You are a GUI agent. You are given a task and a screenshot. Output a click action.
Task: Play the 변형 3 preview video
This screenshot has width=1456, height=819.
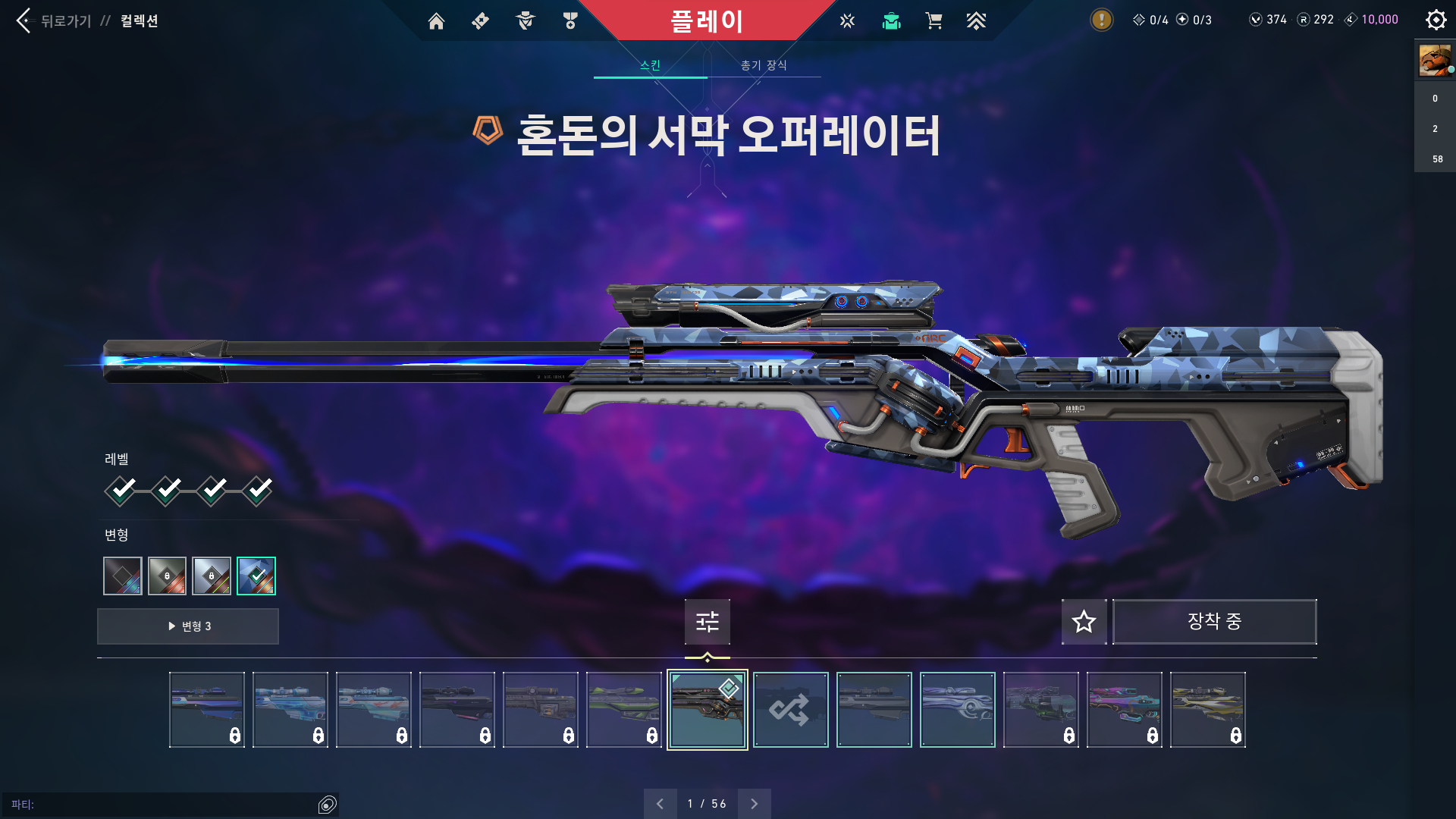pyautogui.click(x=188, y=626)
